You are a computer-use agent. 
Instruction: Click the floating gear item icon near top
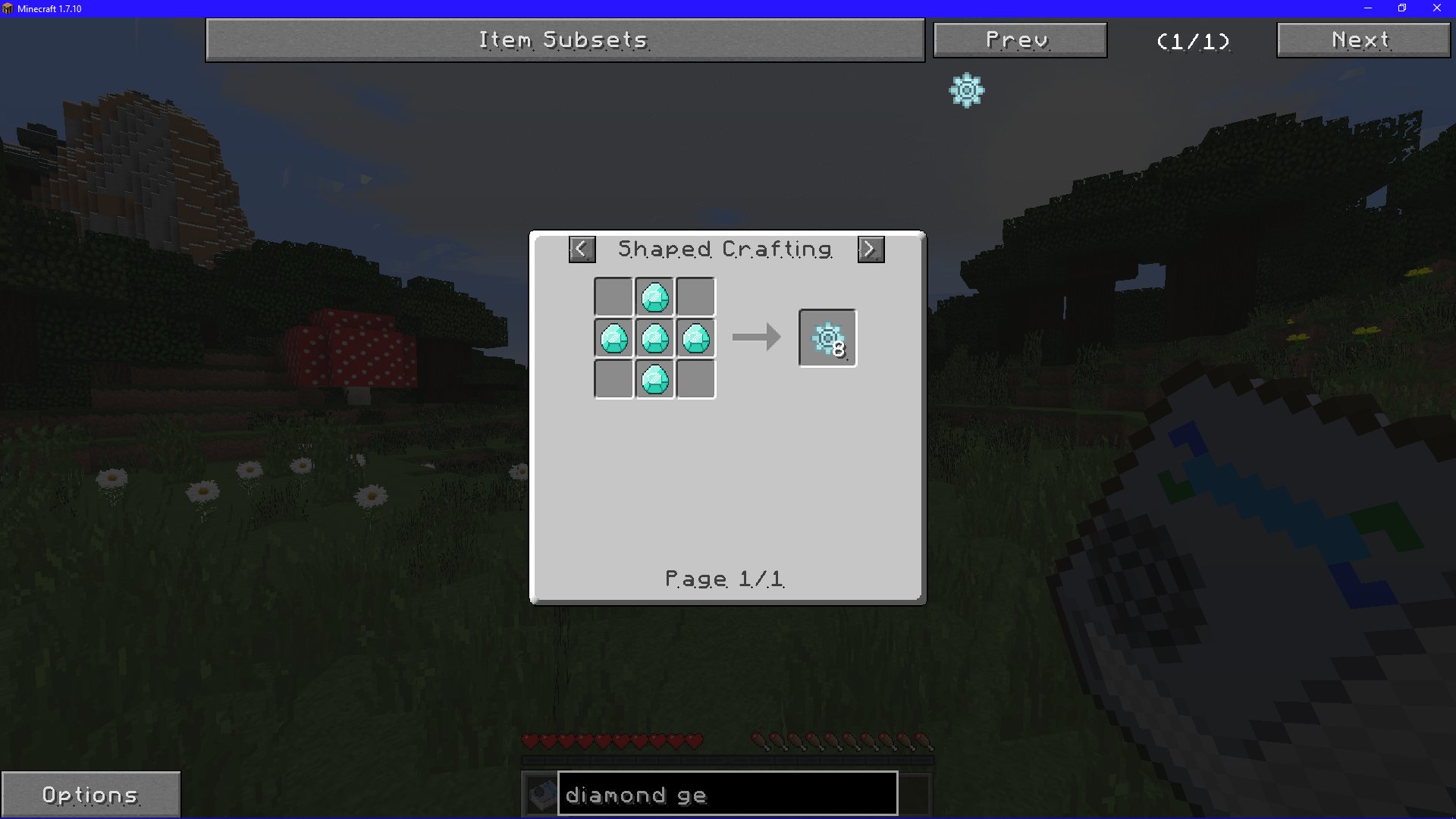point(965,90)
